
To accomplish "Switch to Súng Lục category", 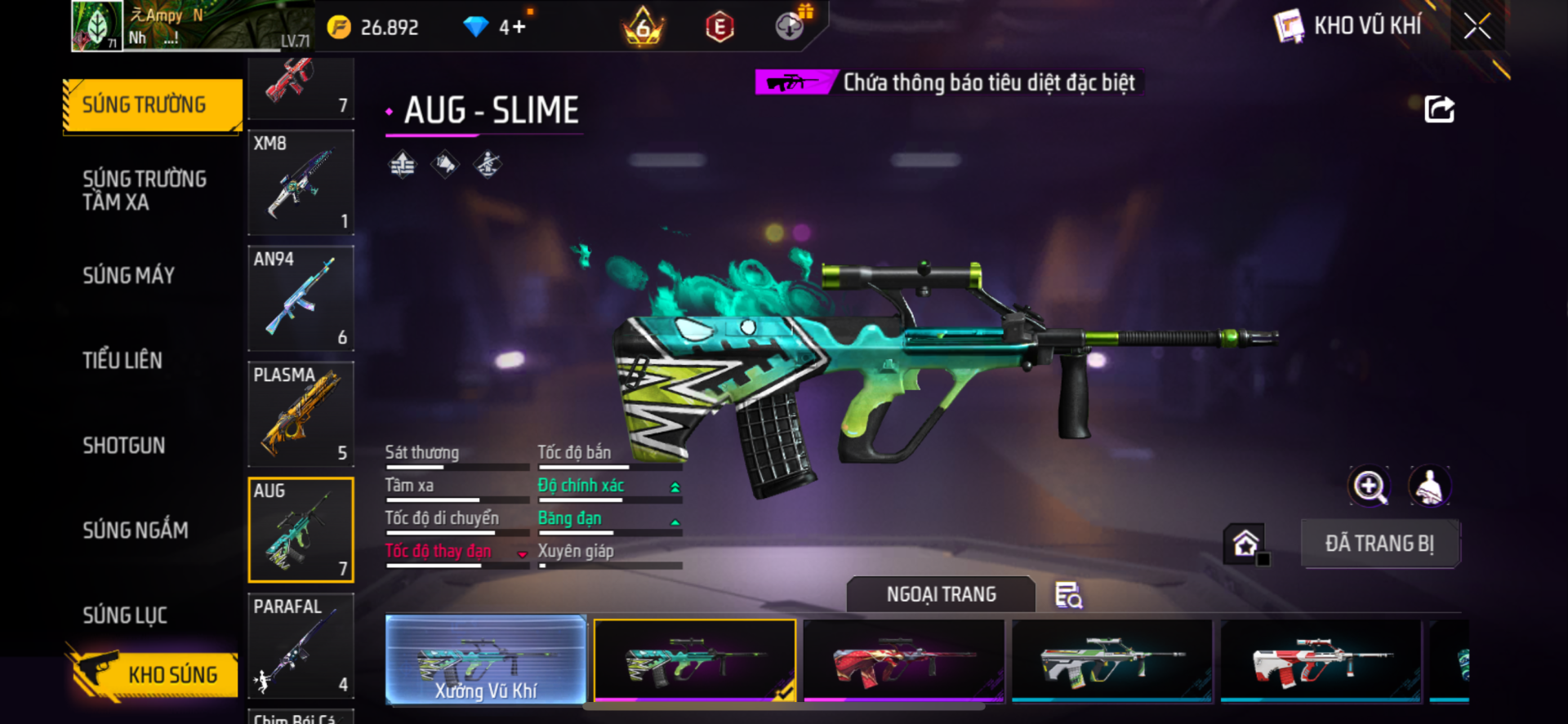I will point(125,615).
